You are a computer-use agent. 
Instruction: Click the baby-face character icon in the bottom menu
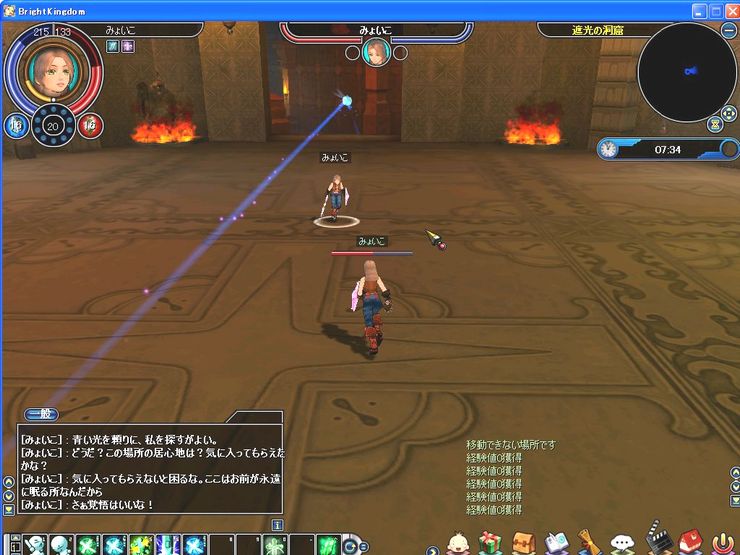pyautogui.click(x=457, y=543)
